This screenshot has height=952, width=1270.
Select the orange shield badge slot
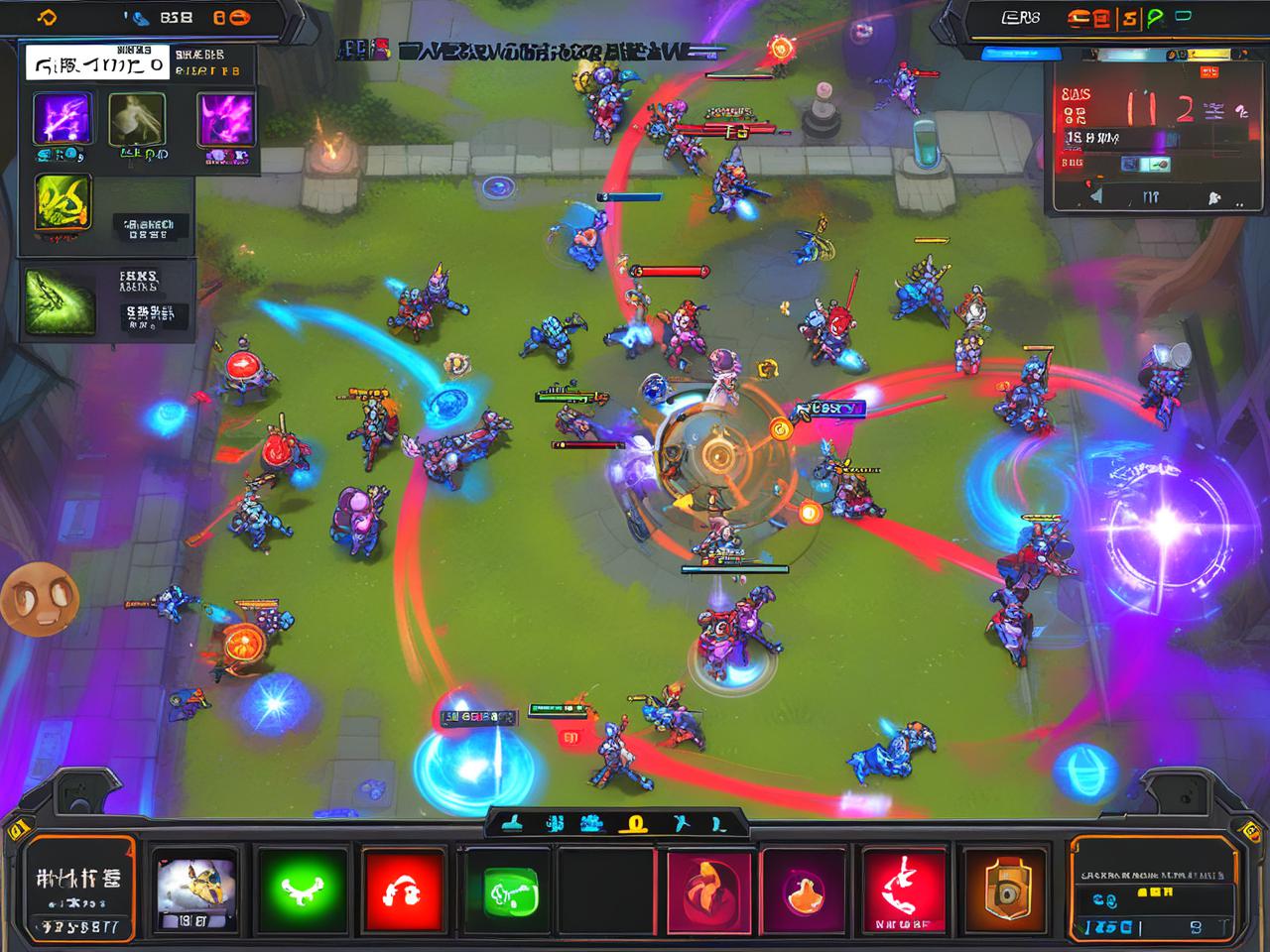tap(1006, 890)
